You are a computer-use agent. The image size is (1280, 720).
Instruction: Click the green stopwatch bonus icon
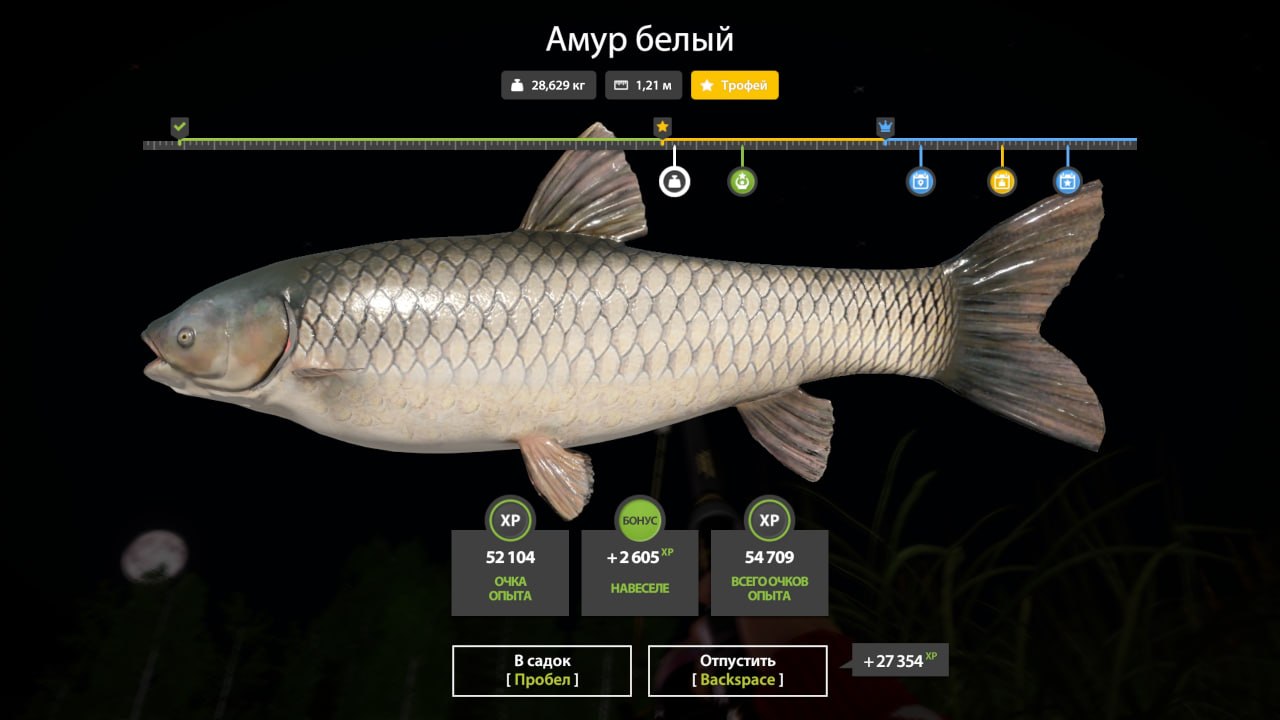[741, 181]
